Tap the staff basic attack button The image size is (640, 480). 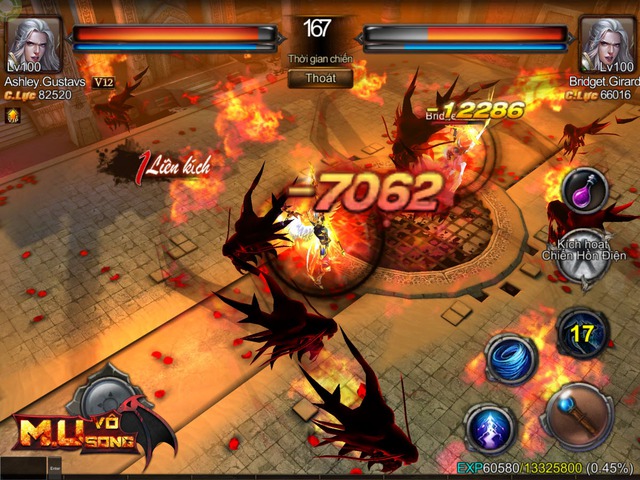tap(580, 415)
